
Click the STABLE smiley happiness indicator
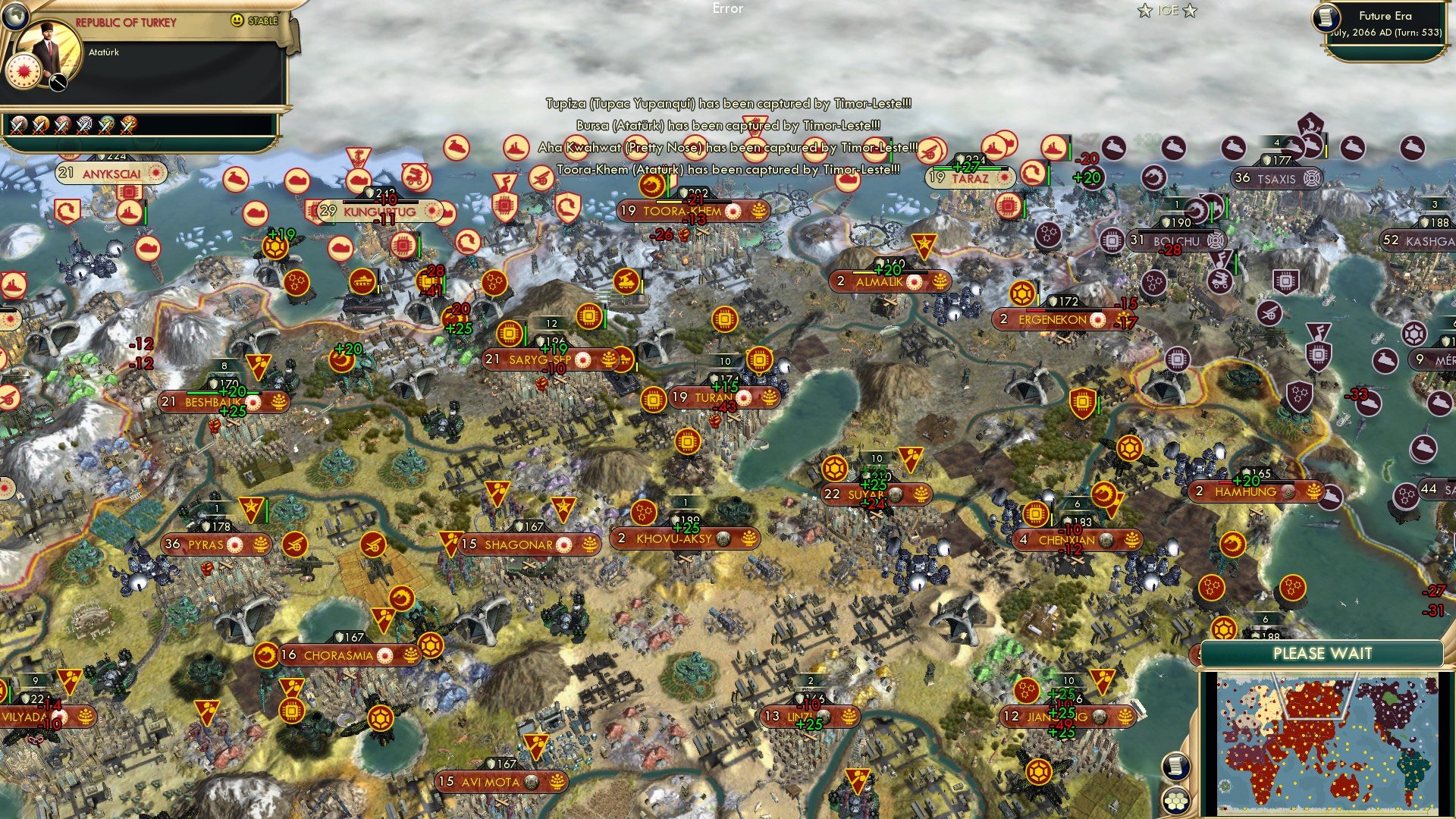pos(236,20)
